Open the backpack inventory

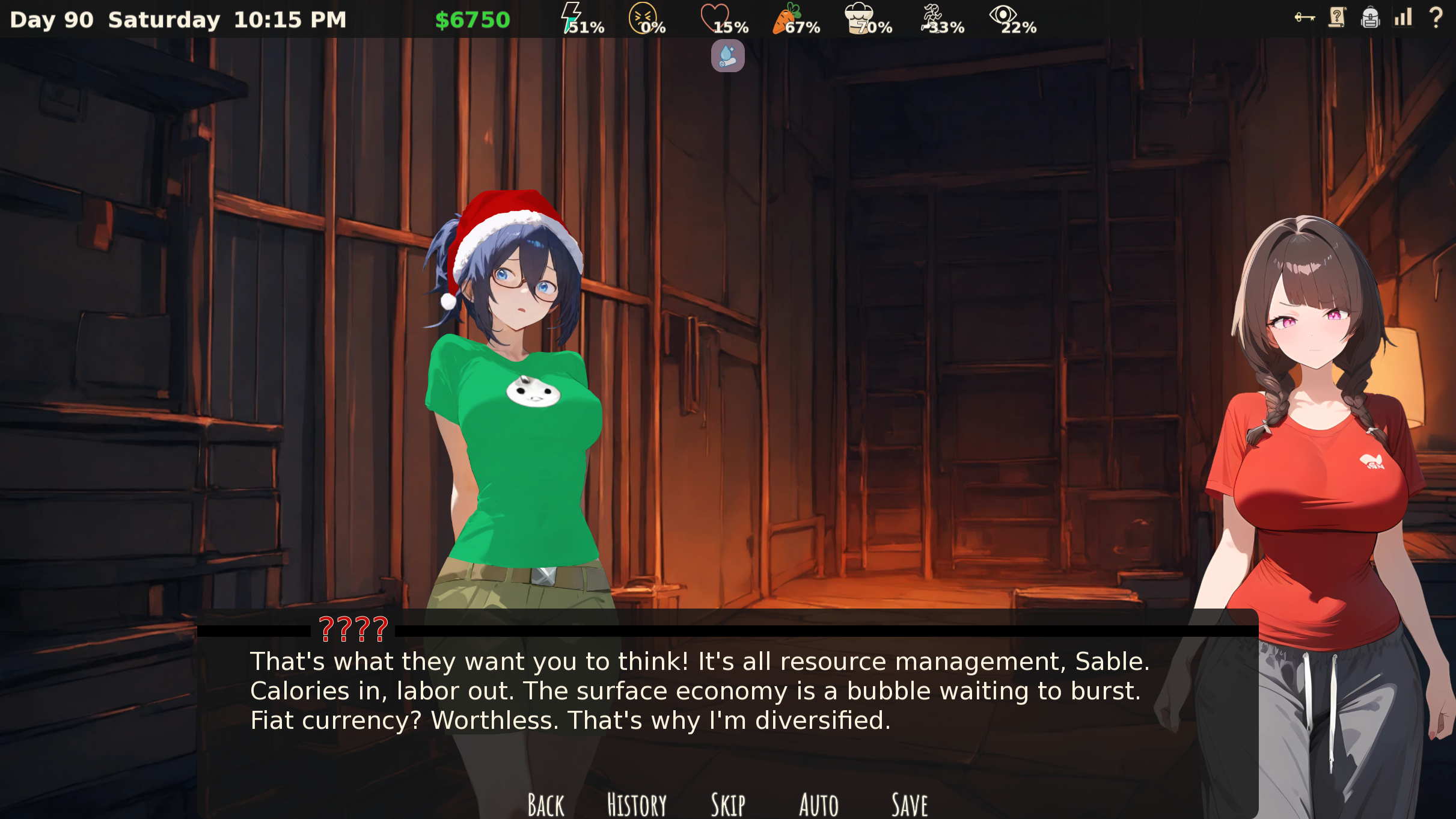1370,17
